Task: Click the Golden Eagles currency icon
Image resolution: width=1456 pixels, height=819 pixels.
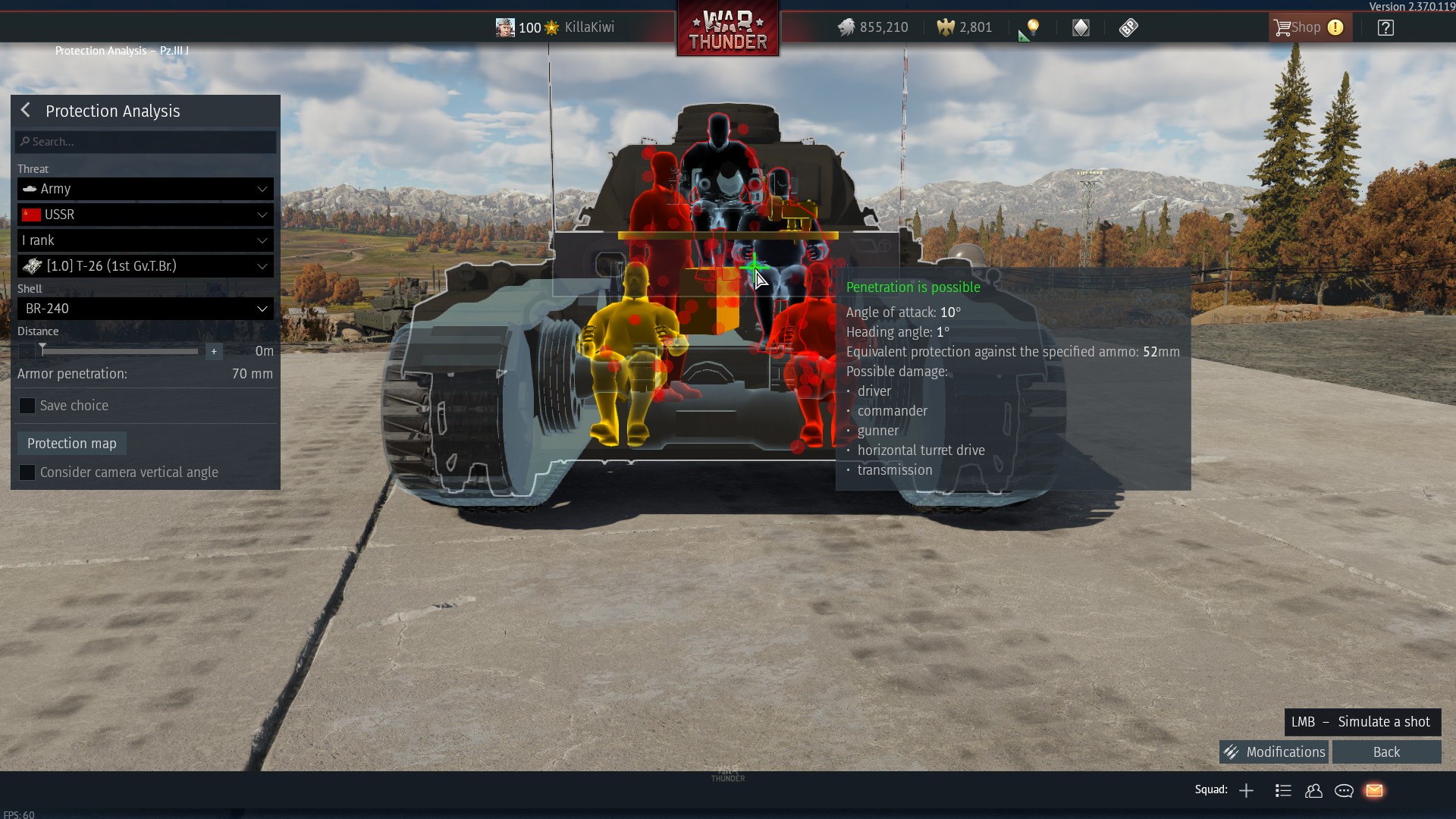Action: 945,27
